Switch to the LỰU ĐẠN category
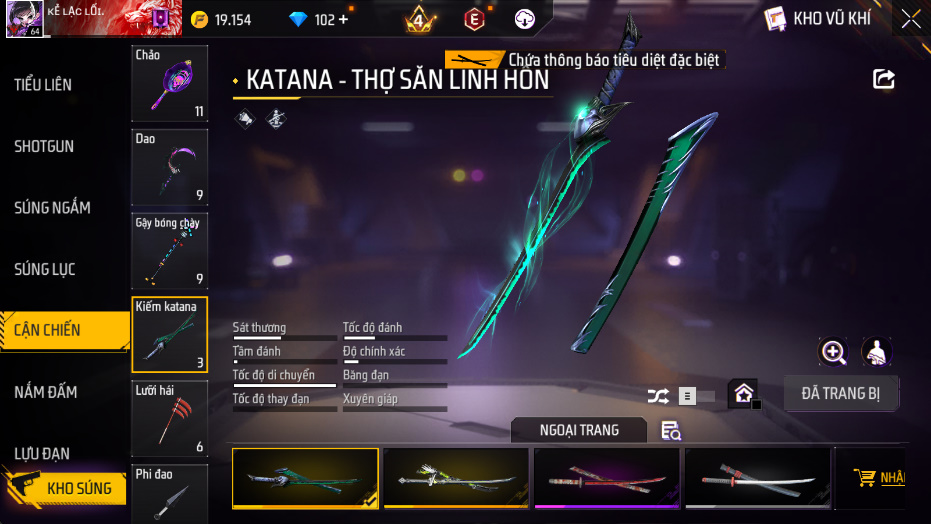931x524 pixels. tap(42, 453)
